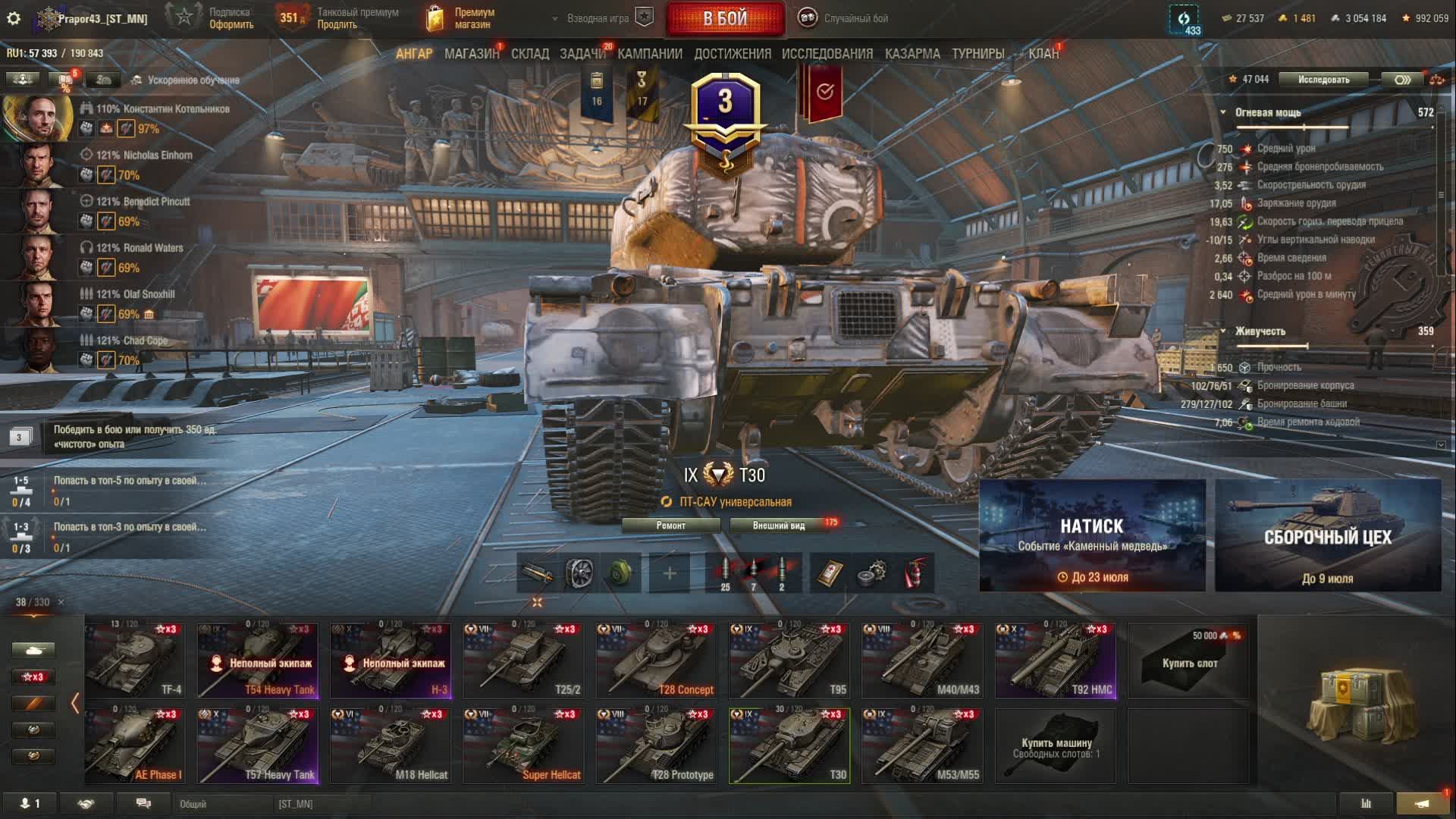Switch to the ИССЛЕДОВАНИЯ tab

tap(827, 54)
